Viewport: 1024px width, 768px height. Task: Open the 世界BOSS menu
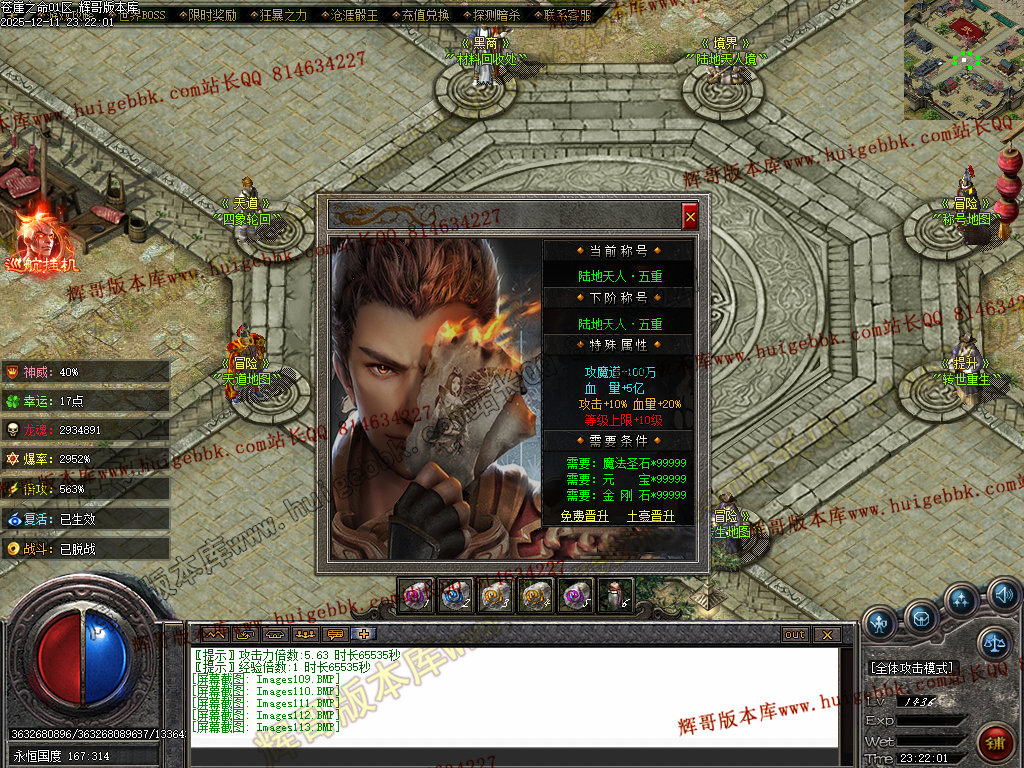[x=142, y=15]
